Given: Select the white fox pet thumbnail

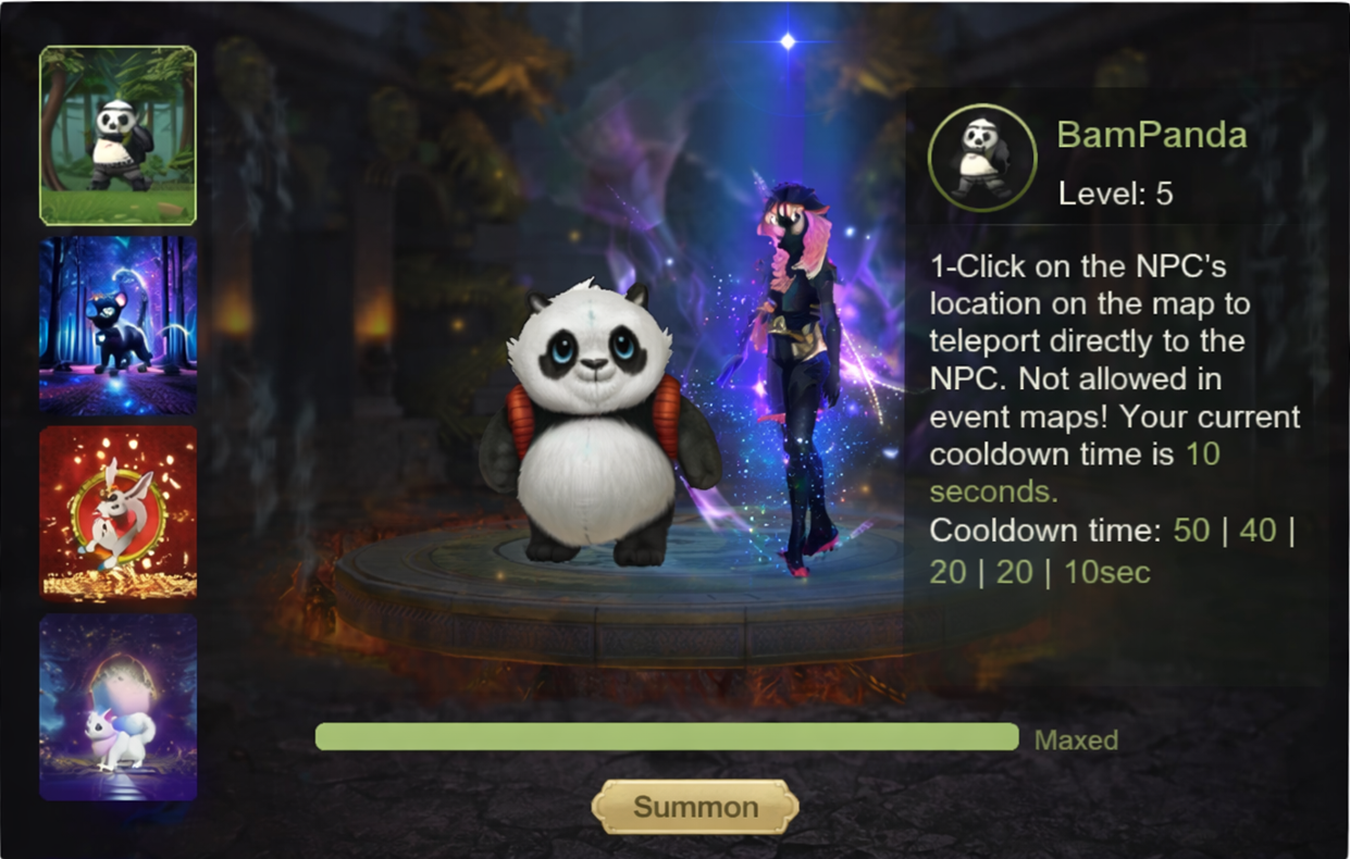Looking at the screenshot, I should 118,707.
